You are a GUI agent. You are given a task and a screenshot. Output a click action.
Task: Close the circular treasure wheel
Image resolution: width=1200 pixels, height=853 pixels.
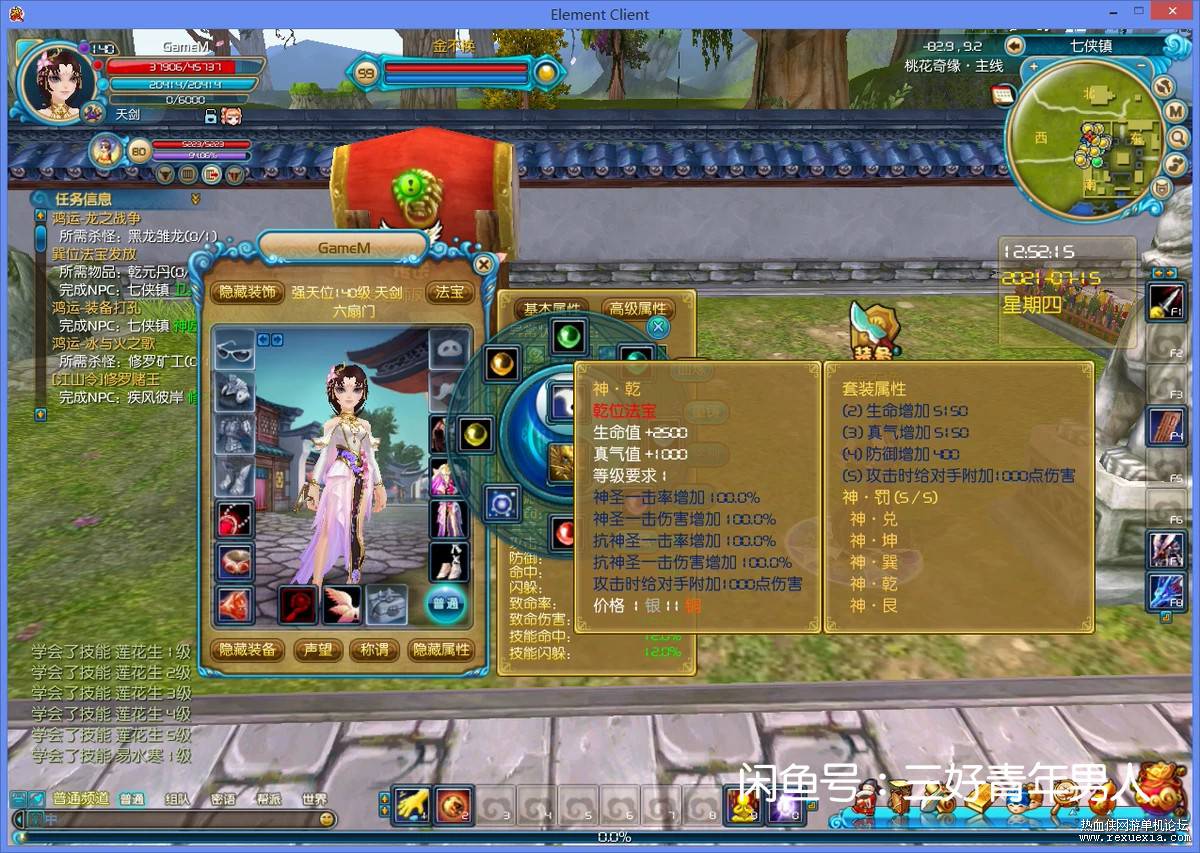(658, 326)
